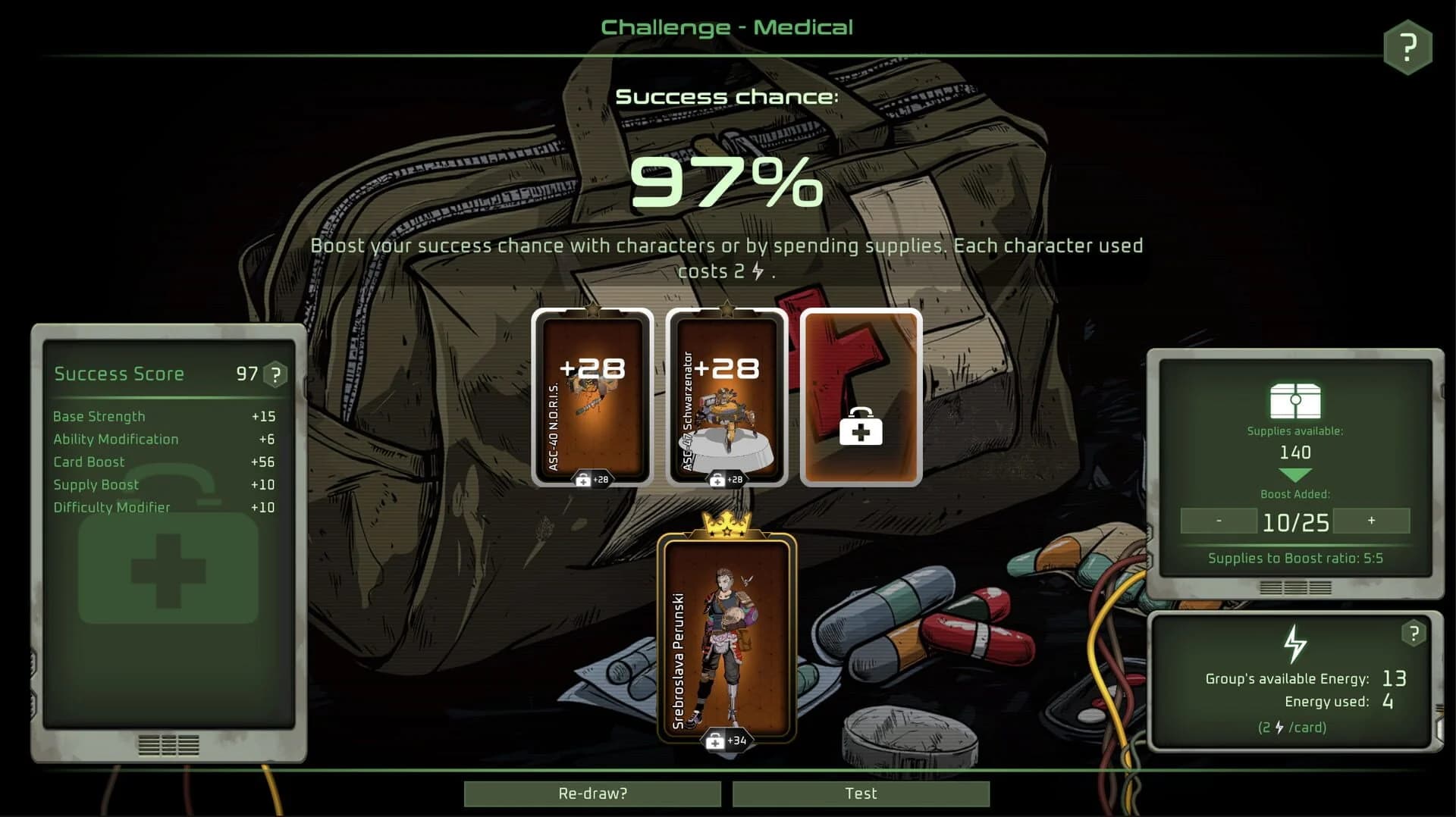
Task: Click the Supplies to Boost ratio label
Action: click(x=1296, y=559)
